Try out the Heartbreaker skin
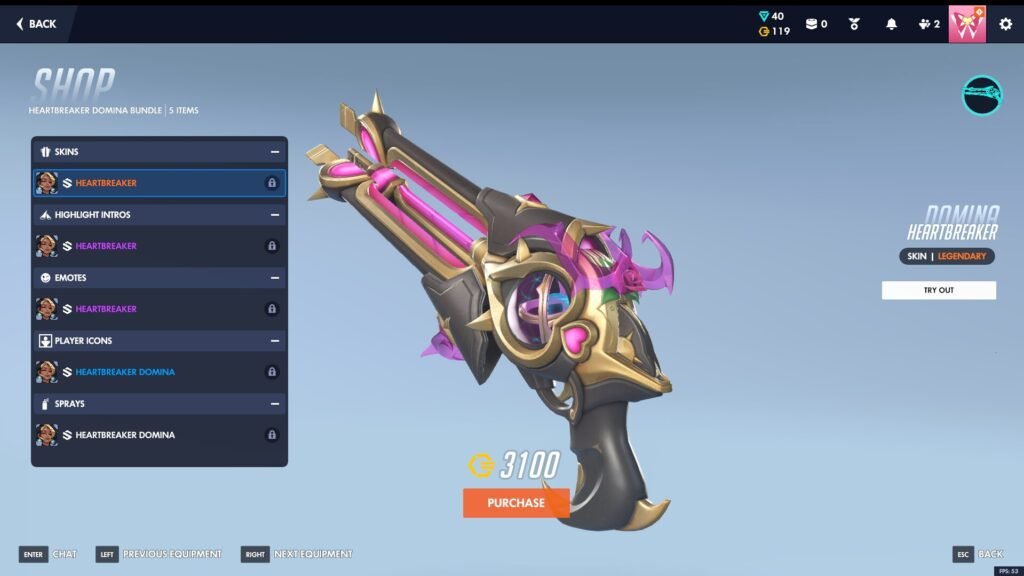The height and width of the screenshot is (576, 1024). coord(938,290)
